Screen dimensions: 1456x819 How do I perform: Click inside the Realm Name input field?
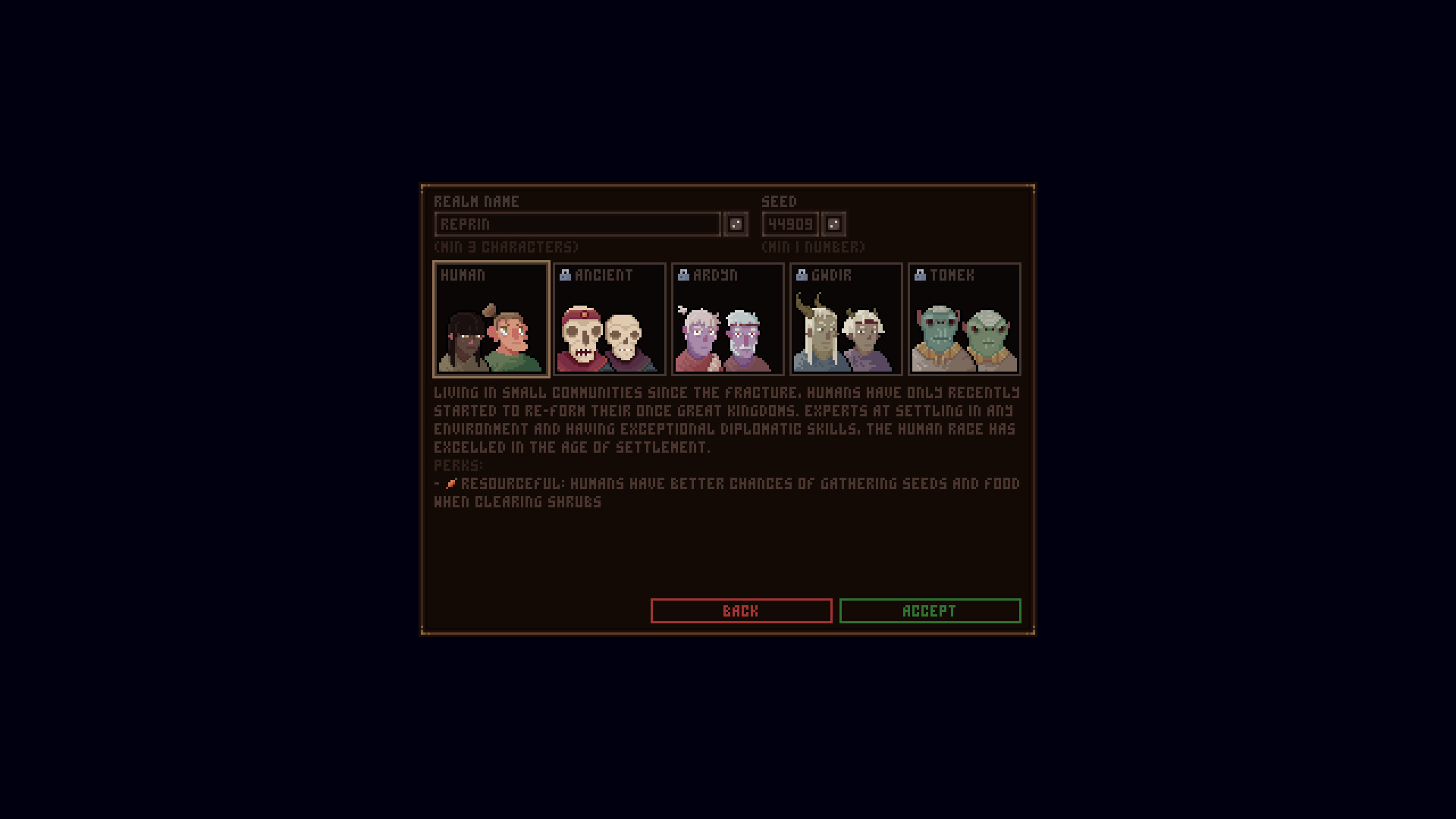tap(576, 224)
